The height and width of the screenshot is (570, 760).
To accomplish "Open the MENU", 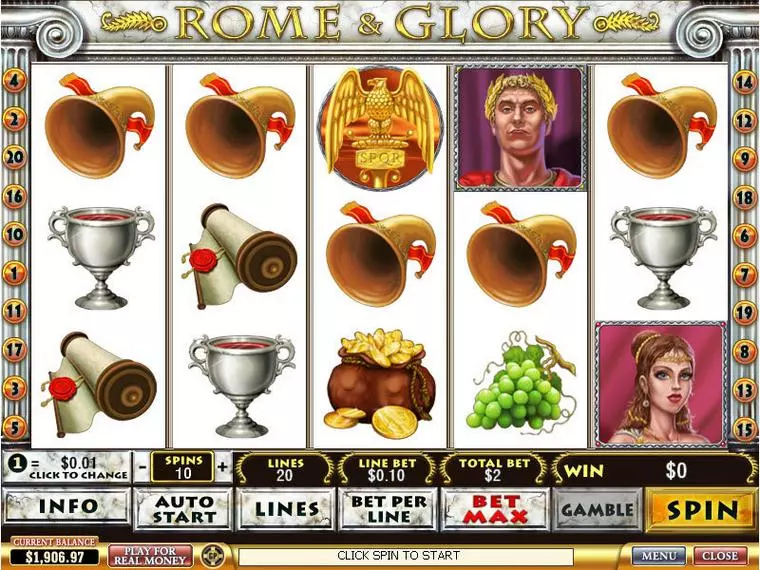I will [659, 555].
